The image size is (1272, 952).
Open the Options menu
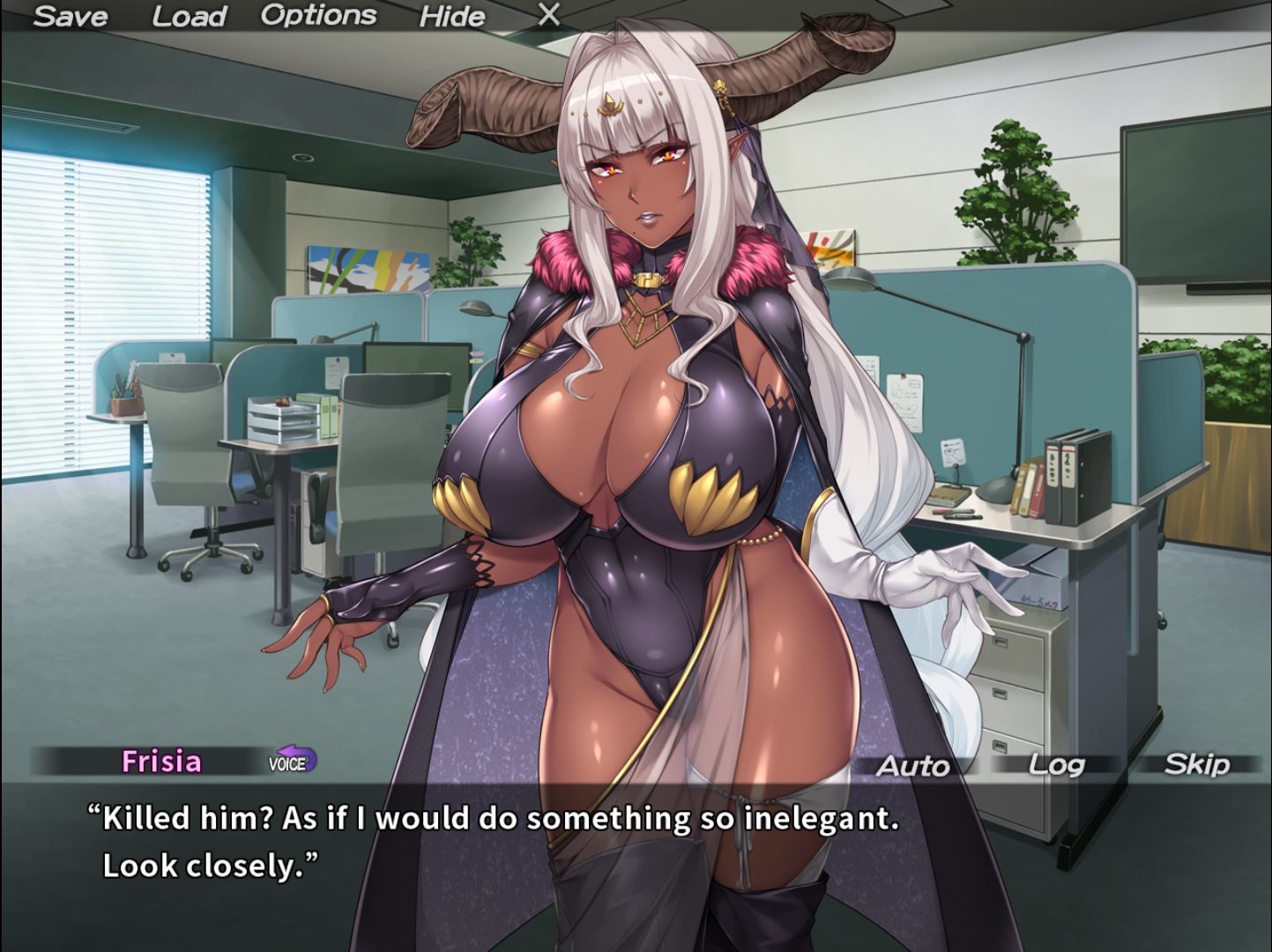[x=318, y=16]
